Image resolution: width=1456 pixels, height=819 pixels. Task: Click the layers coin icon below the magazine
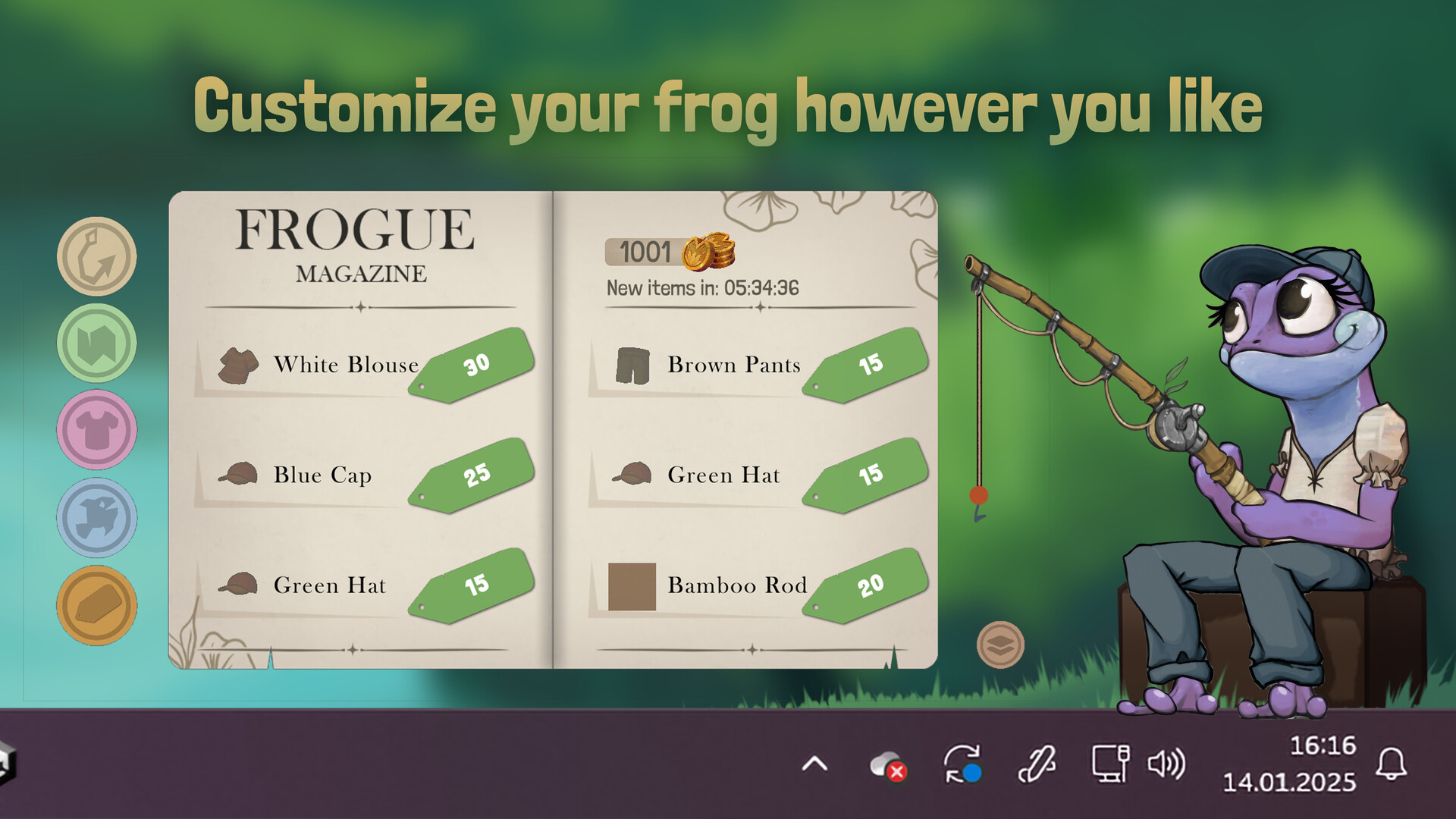pyautogui.click(x=1001, y=643)
